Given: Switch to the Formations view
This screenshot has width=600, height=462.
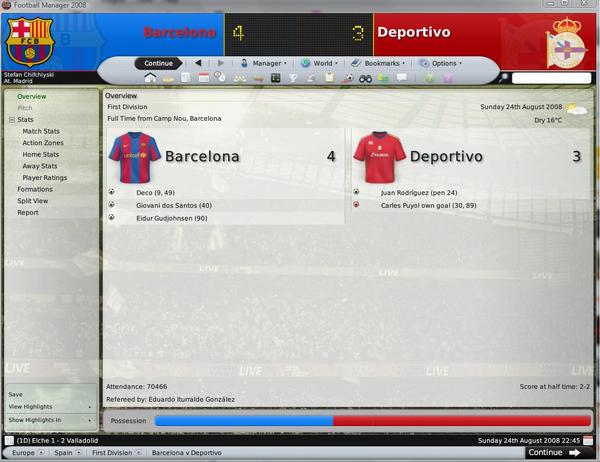Looking at the screenshot, I should click(35, 189).
